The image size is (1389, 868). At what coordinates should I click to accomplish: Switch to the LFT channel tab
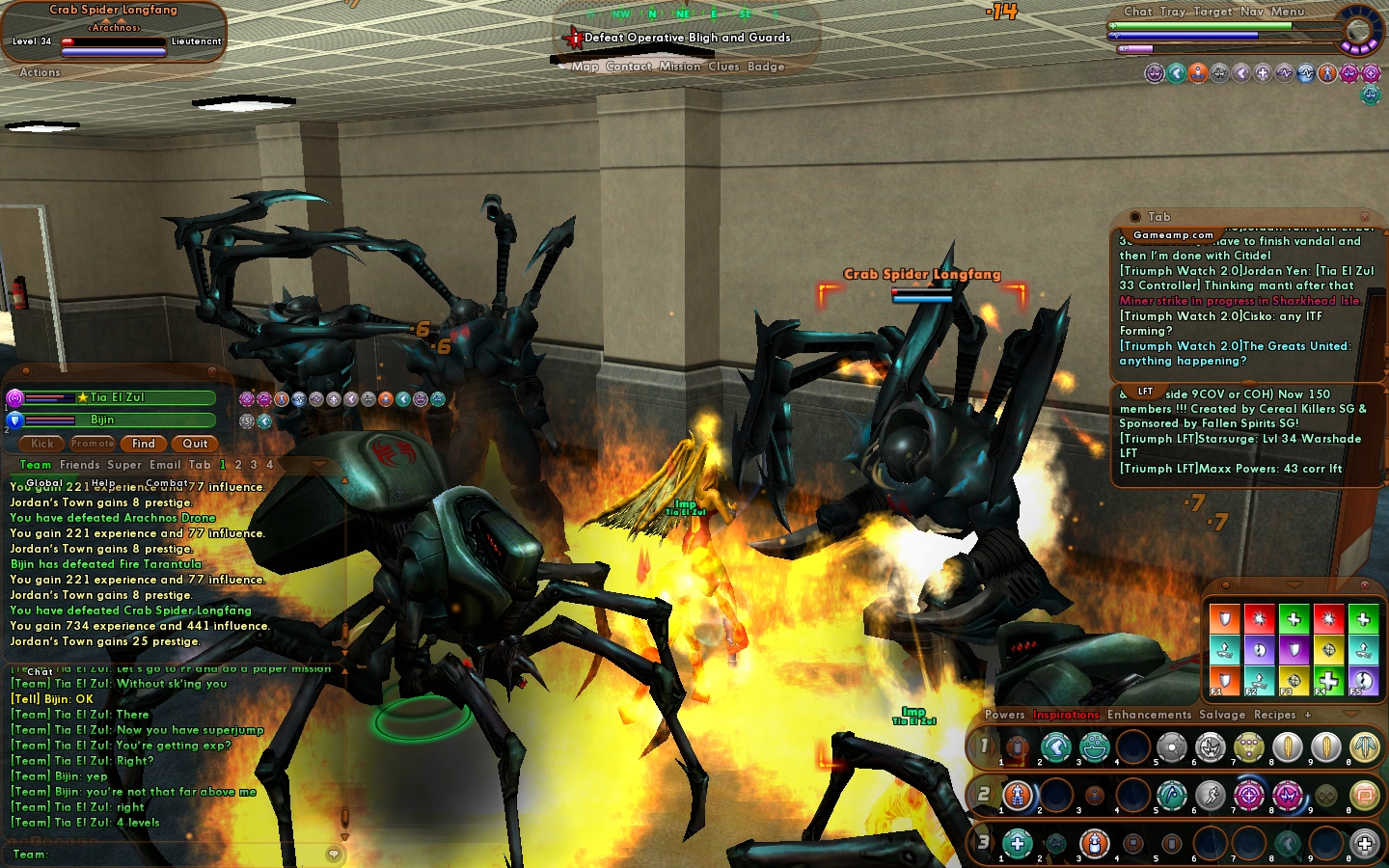[1145, 392]
